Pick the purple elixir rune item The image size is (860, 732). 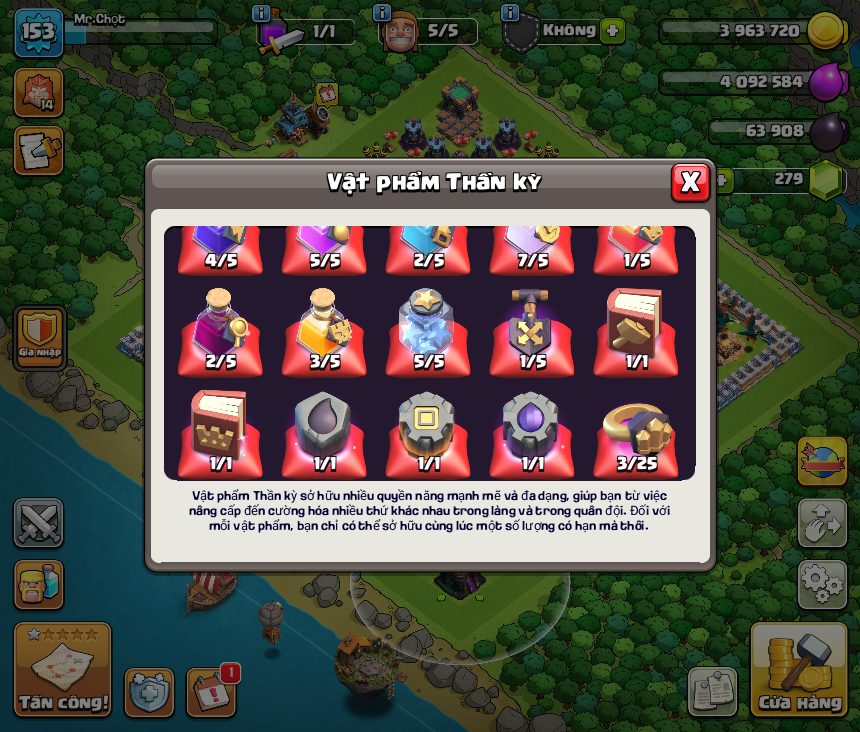tap(531, 428)
